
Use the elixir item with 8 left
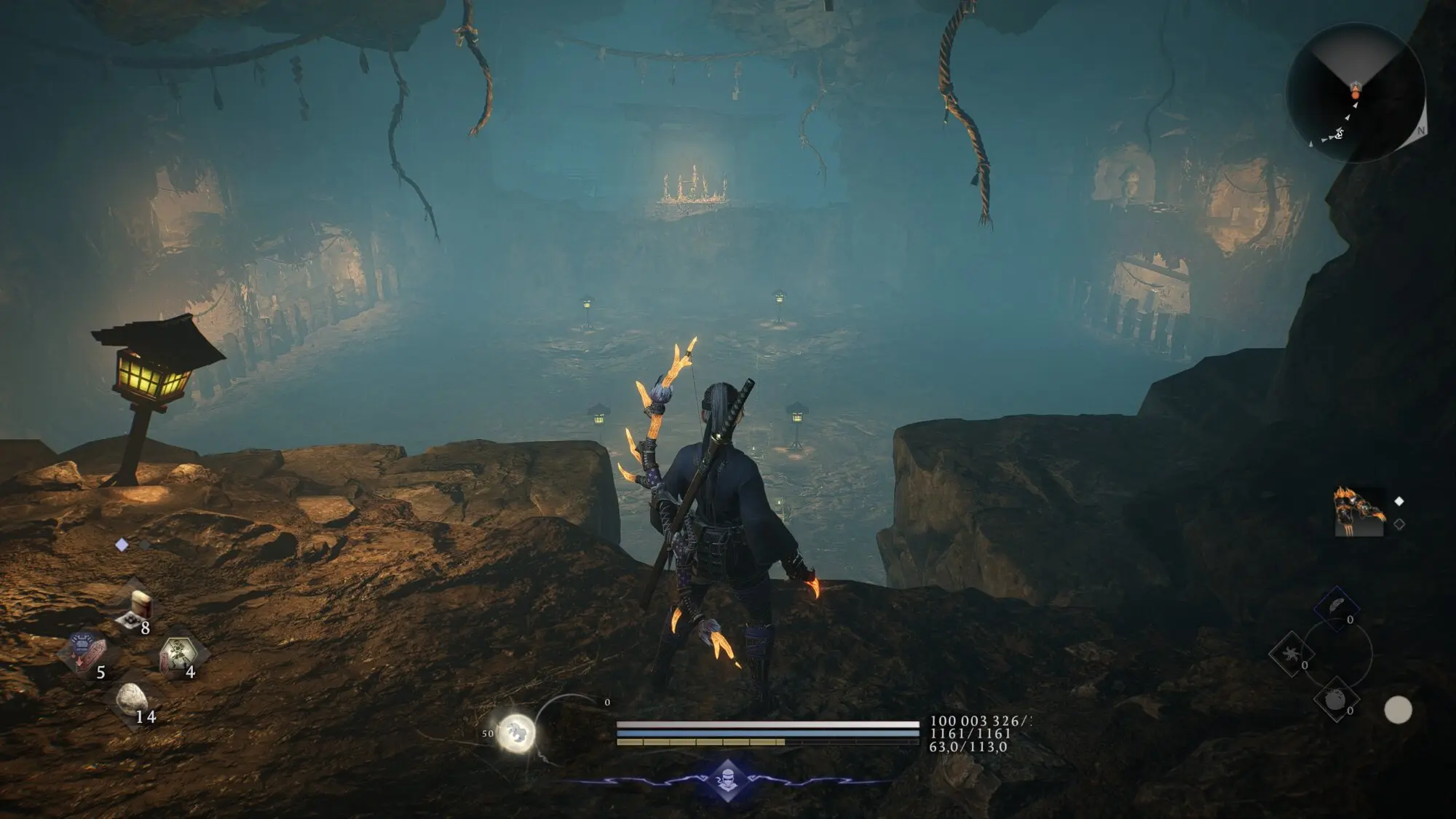tap(136, 608)
